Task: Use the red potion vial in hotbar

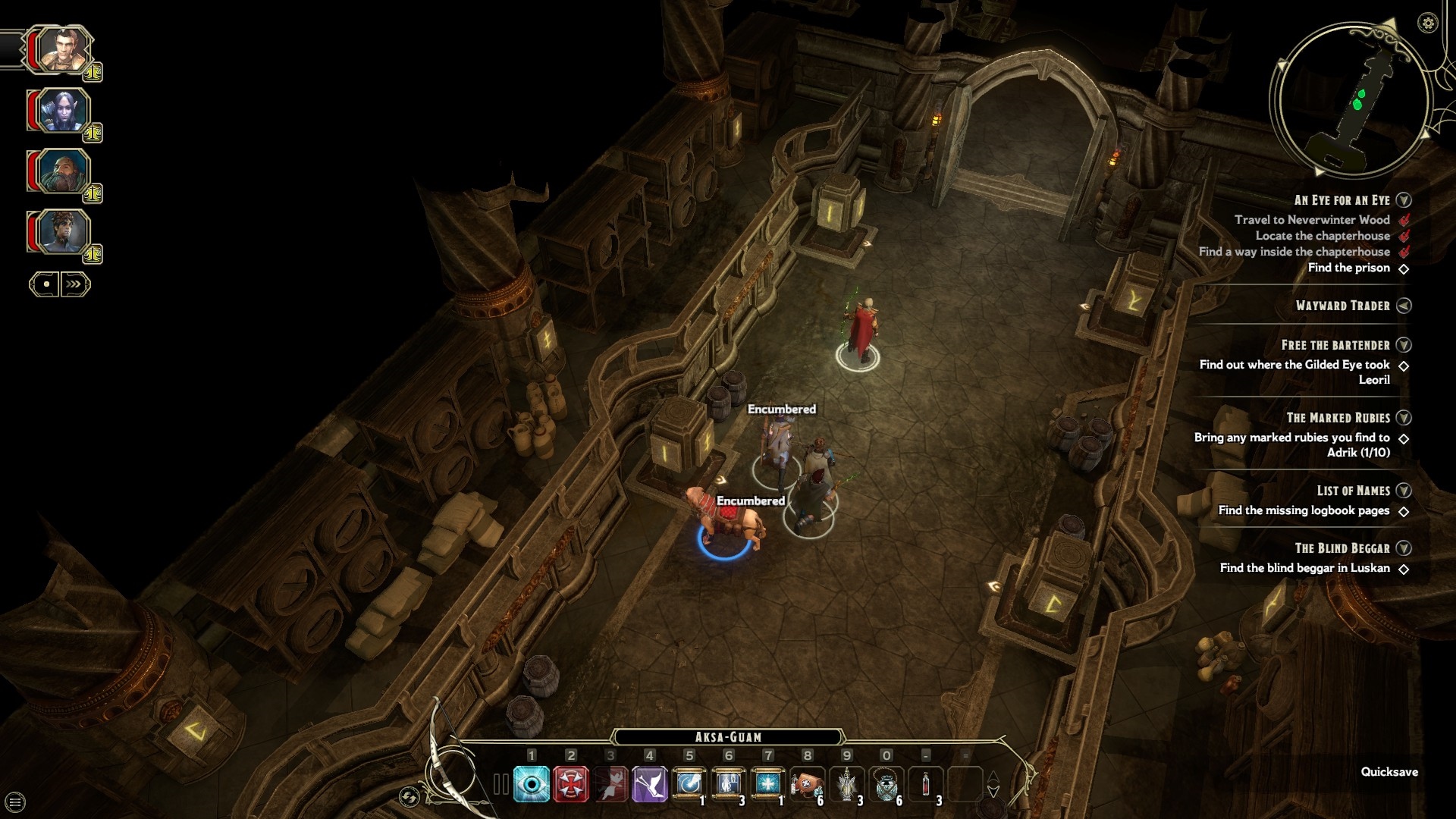Action: coord(926,783)
